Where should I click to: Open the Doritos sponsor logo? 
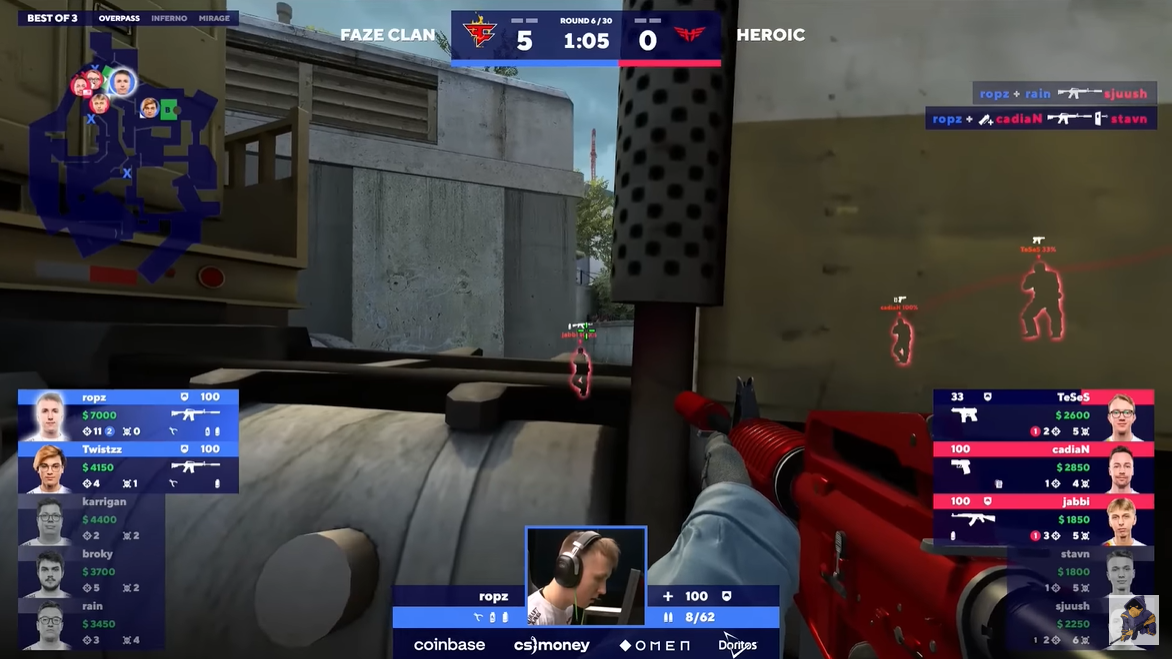pos(737,645)
